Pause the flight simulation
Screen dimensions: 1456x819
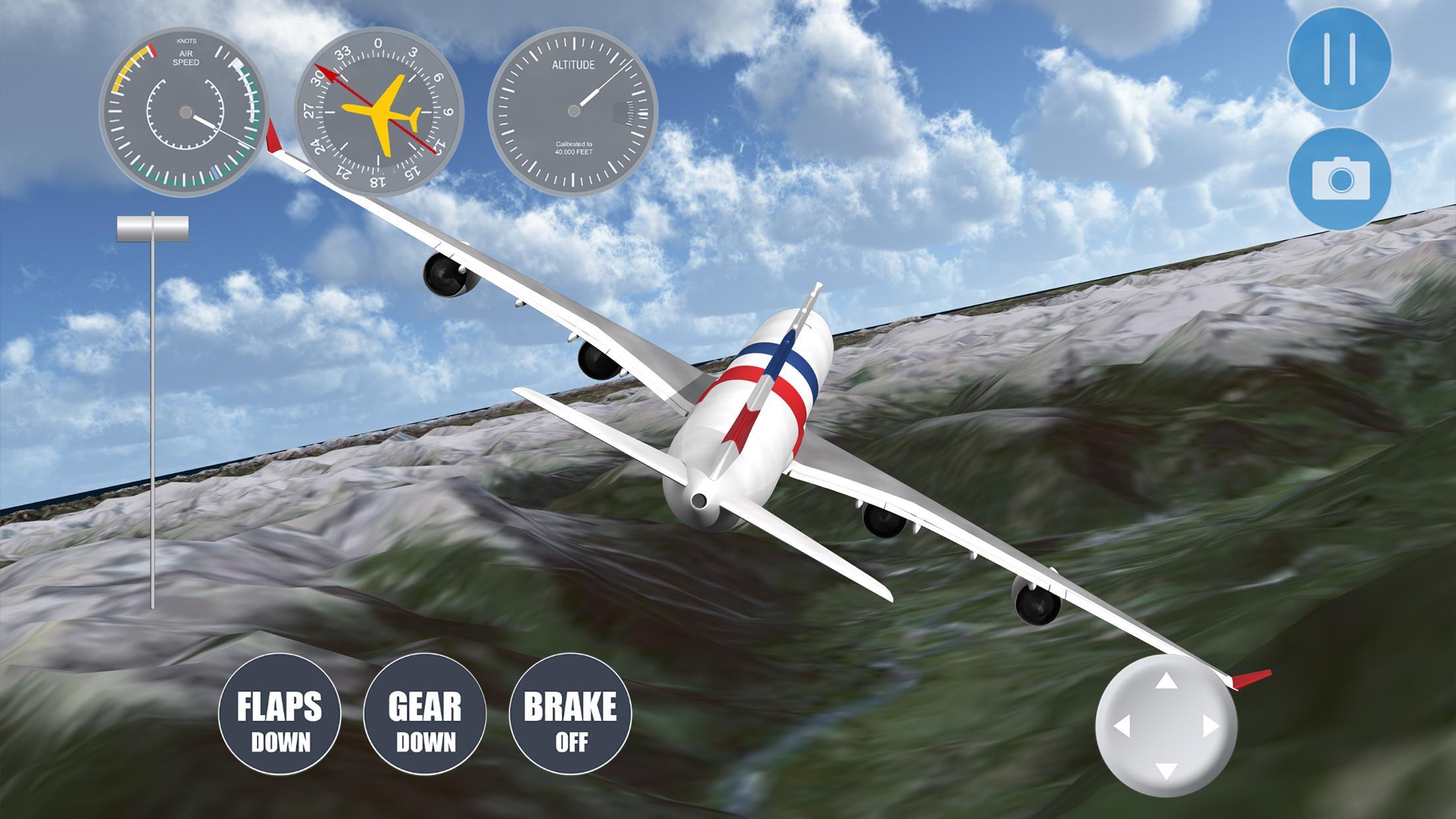1339,59
